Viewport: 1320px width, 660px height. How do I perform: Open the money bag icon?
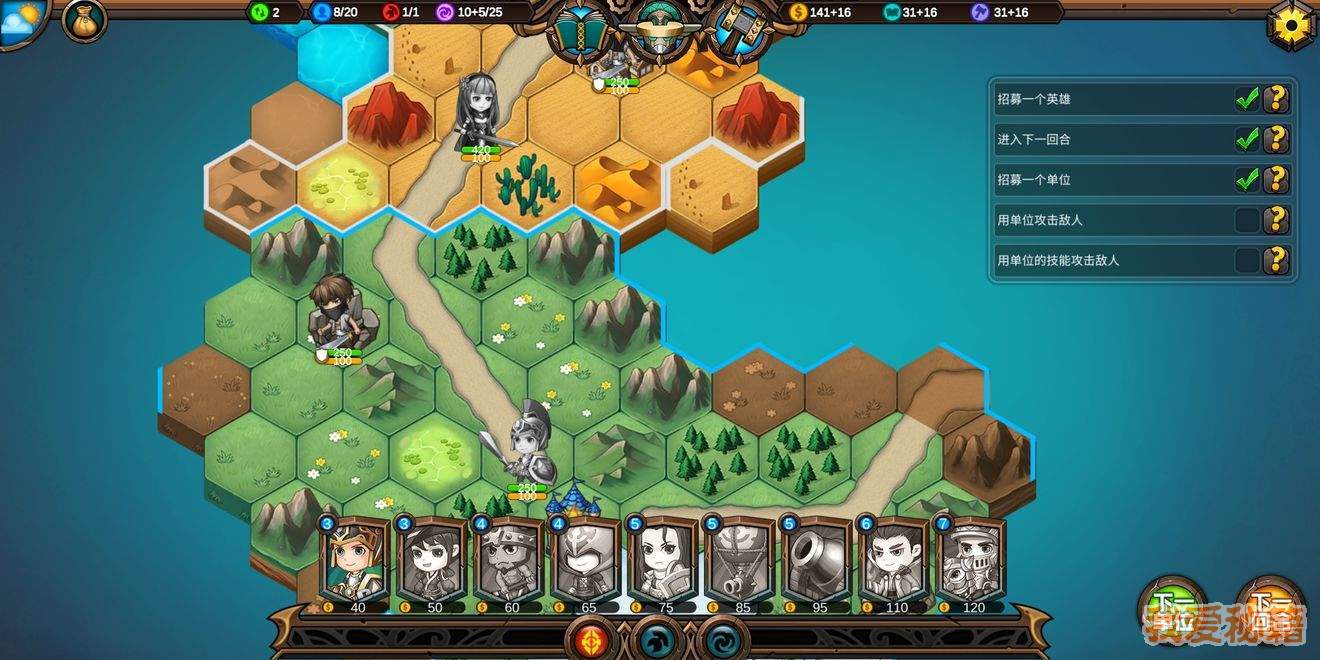[x=84, y=21]
